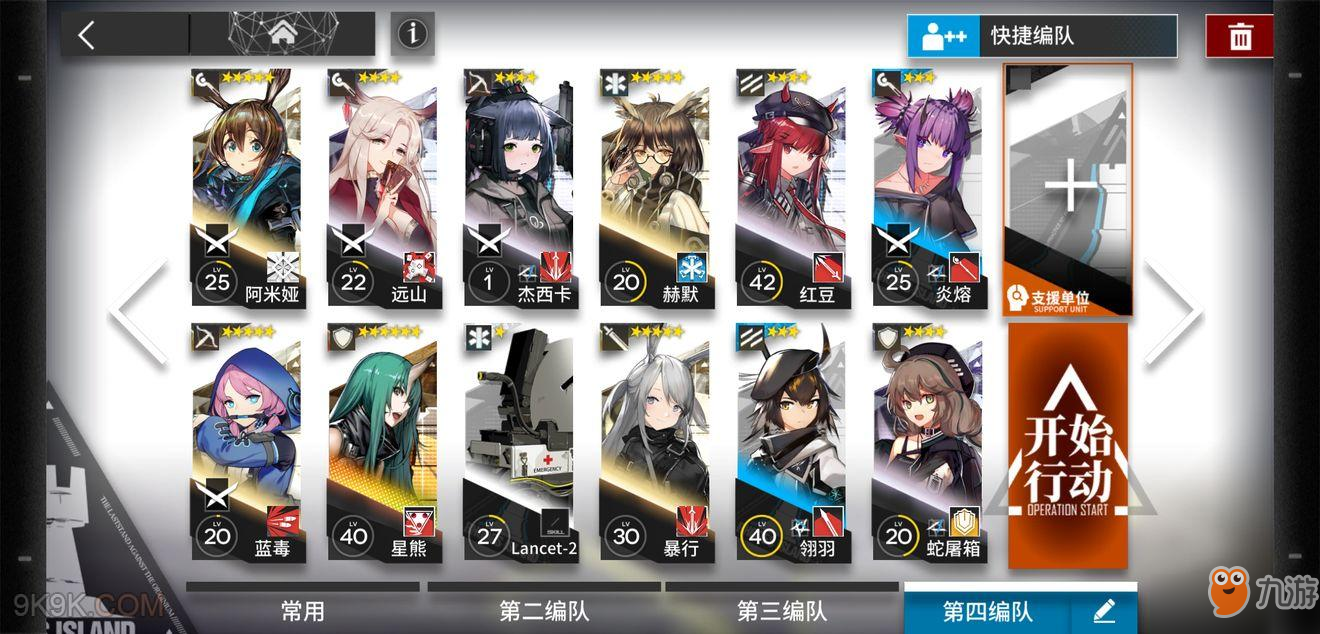Add a support unit in the empty slot
Image resolution: width=1320 pixels, height=634 pixels.
tap(1068, 190)
